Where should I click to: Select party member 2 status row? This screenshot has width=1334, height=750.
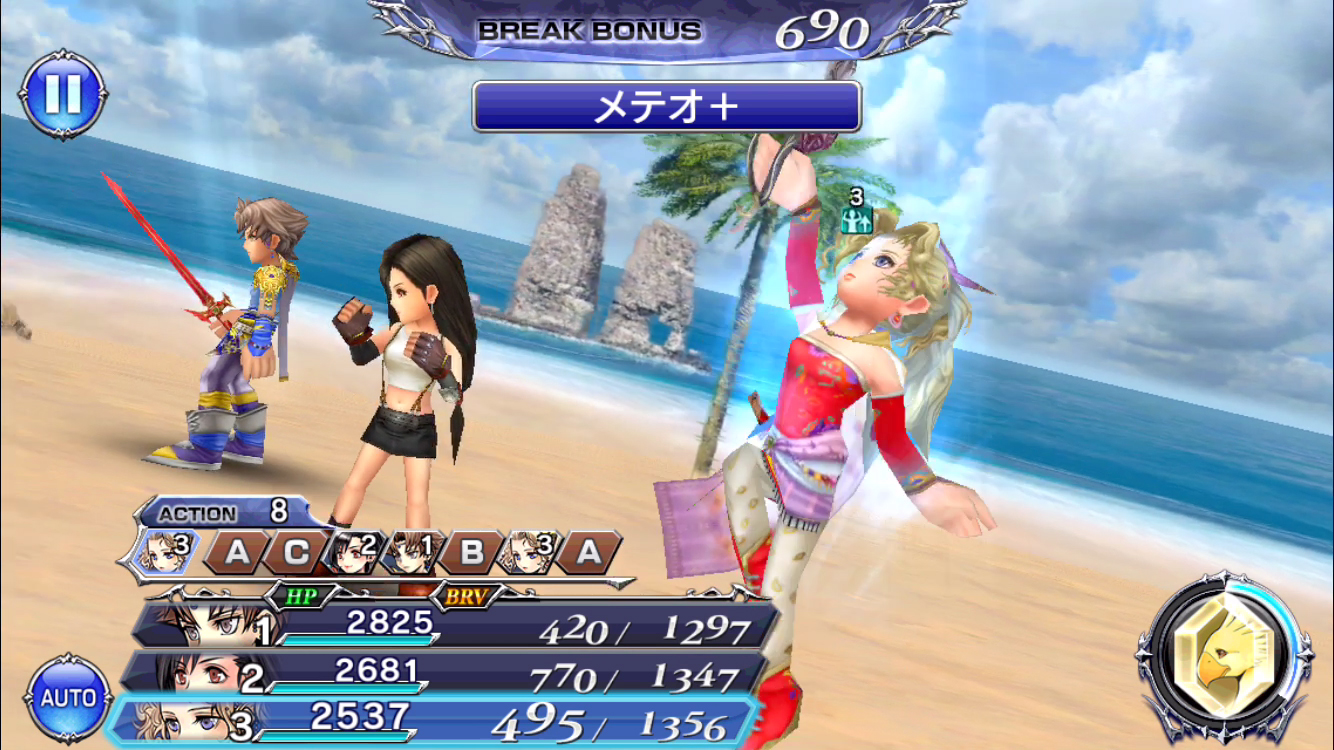445,674
